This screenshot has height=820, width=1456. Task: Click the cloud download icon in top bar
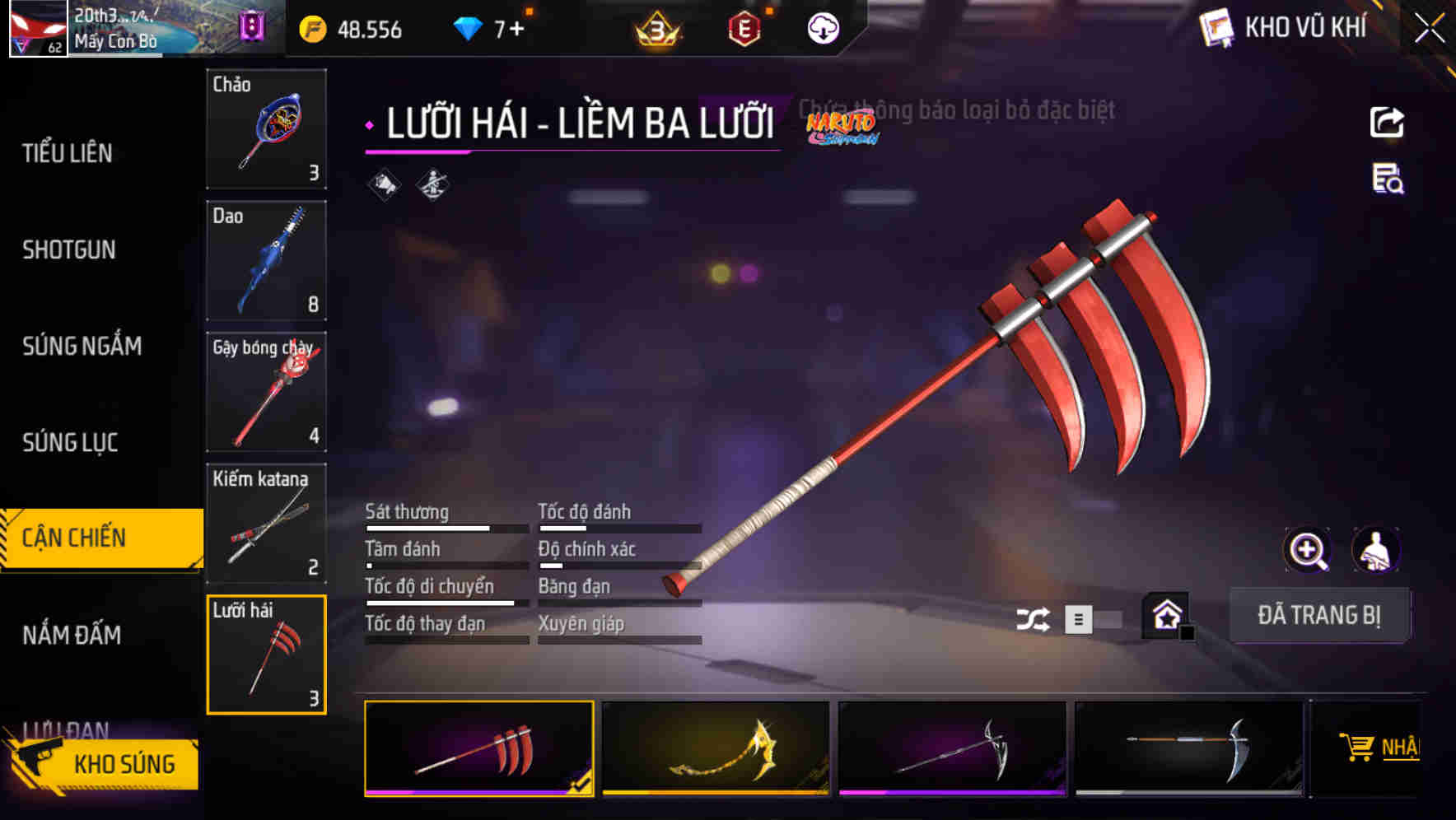tap(823, 30)
